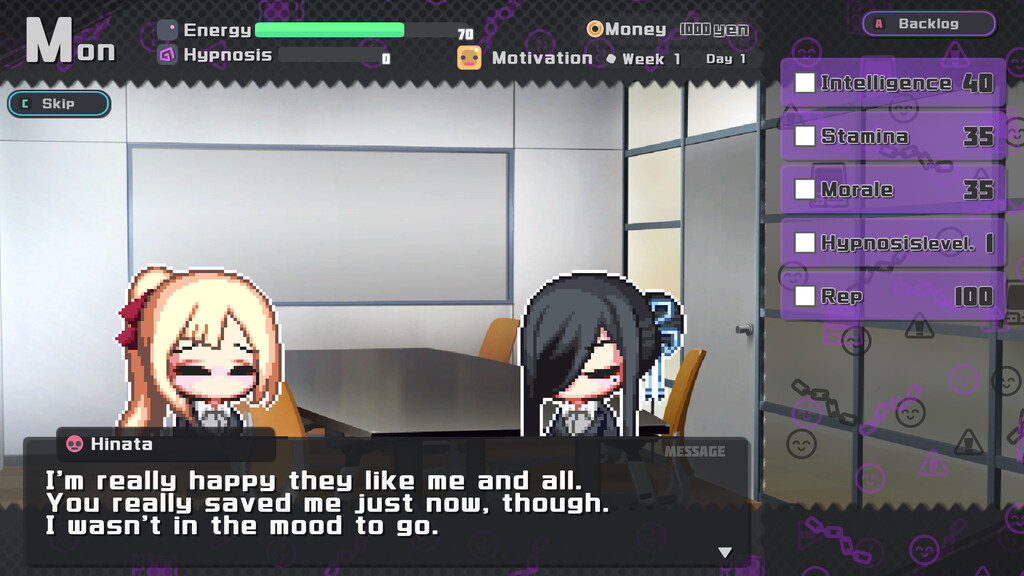Click the Motivation face icon
The height and width of the screenshot is (576, 1024).
tap(469, 58)
